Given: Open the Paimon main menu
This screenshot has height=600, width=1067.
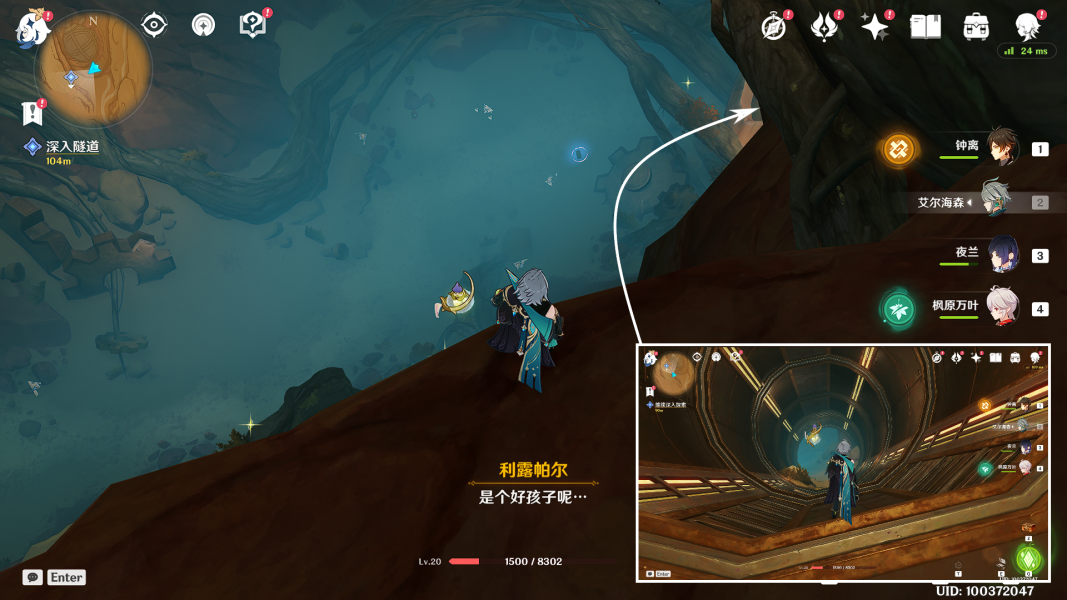Looking at the screenshot, I should (32, 28).
